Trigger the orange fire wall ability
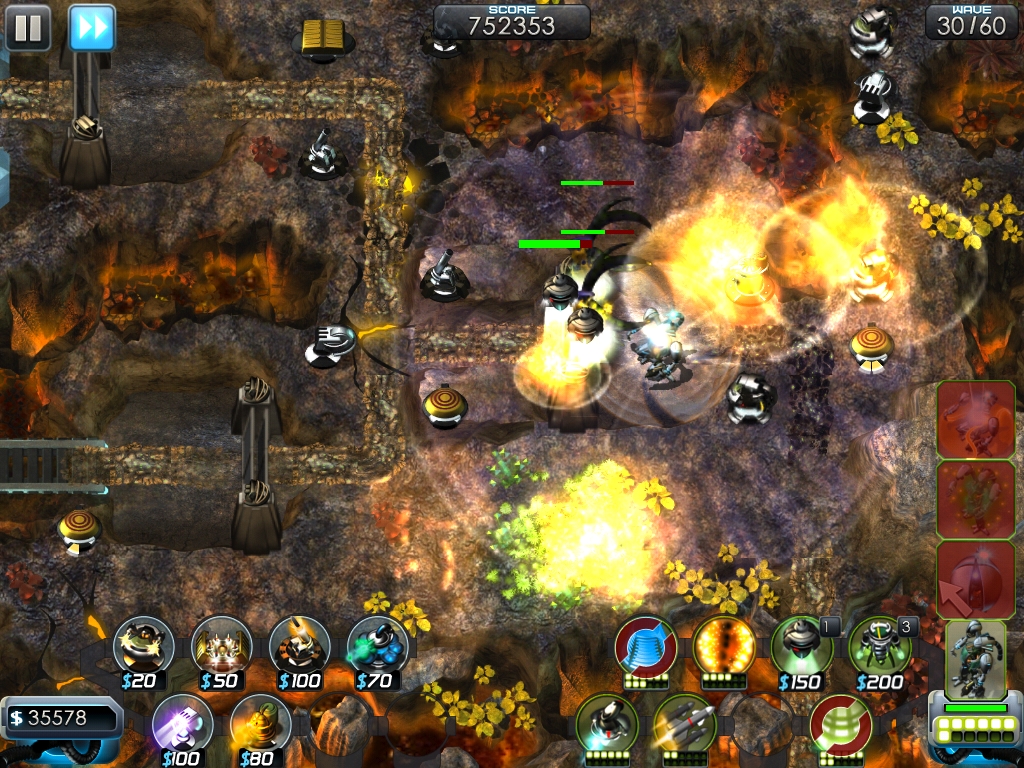Viewport: 1024px width, 768px height. click(724, 646)
